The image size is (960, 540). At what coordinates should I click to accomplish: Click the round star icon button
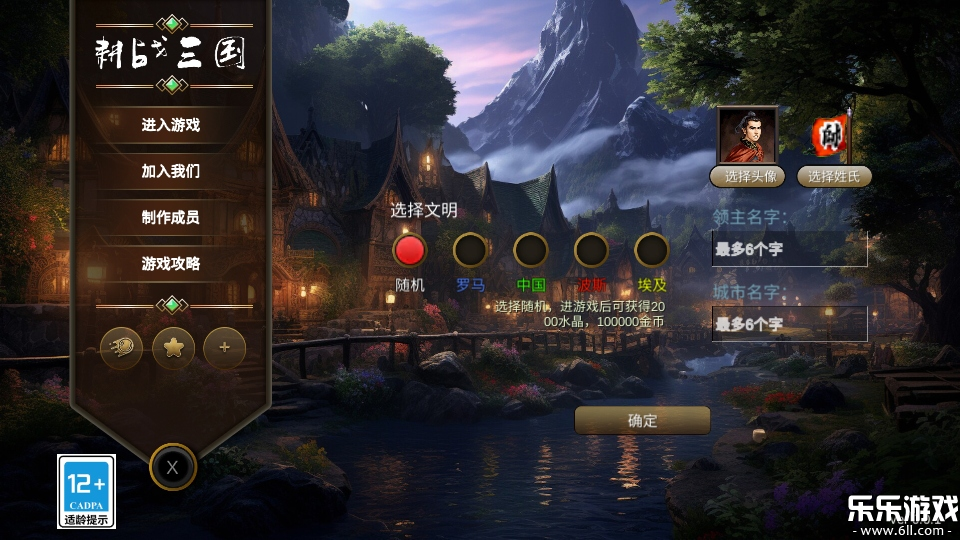tap(173, 348)
